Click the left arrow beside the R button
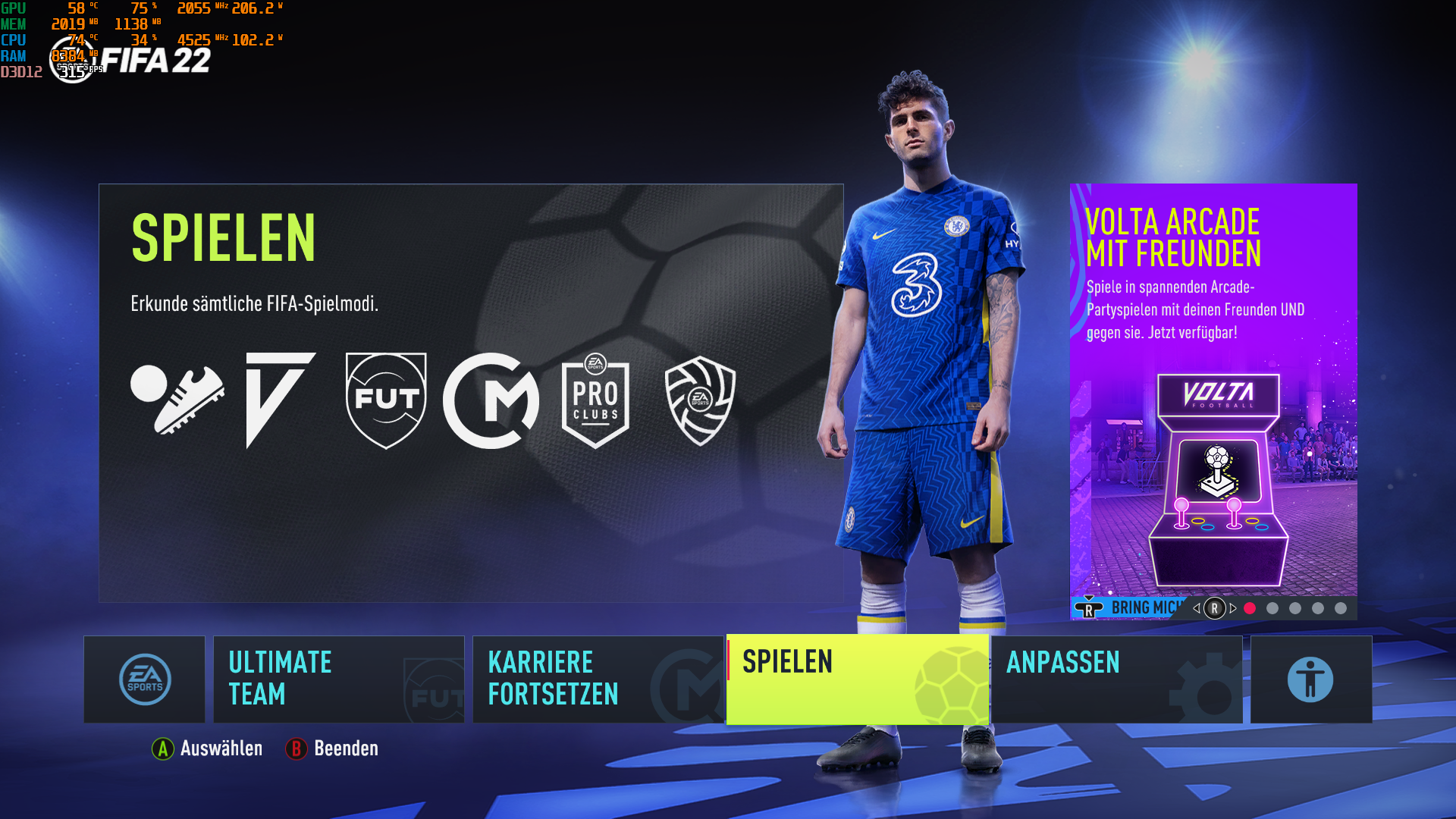The height and width of the screenshot is (819, 1456). click(1197, 608)
